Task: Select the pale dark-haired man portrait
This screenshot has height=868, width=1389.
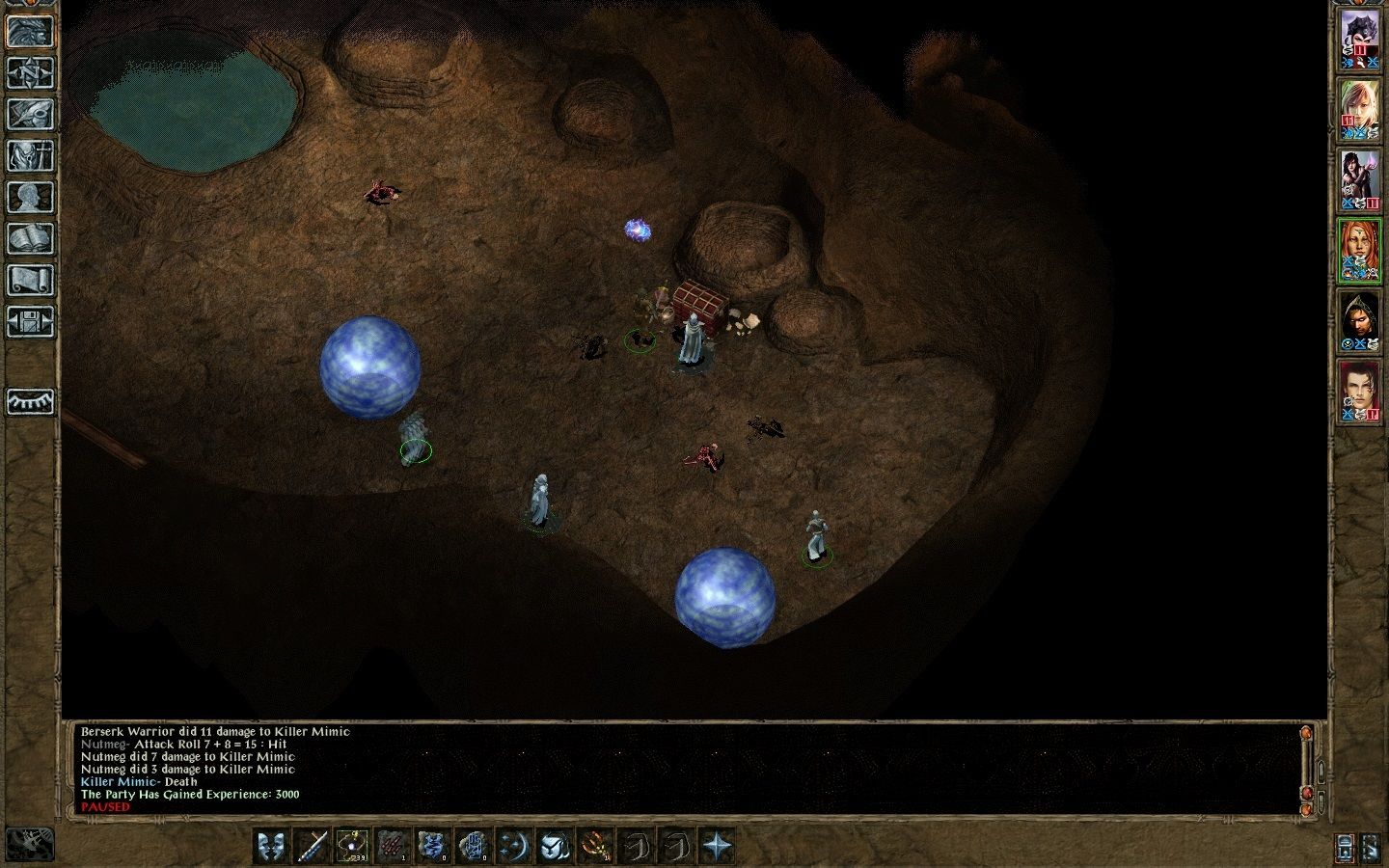Action: (1360, 393)
